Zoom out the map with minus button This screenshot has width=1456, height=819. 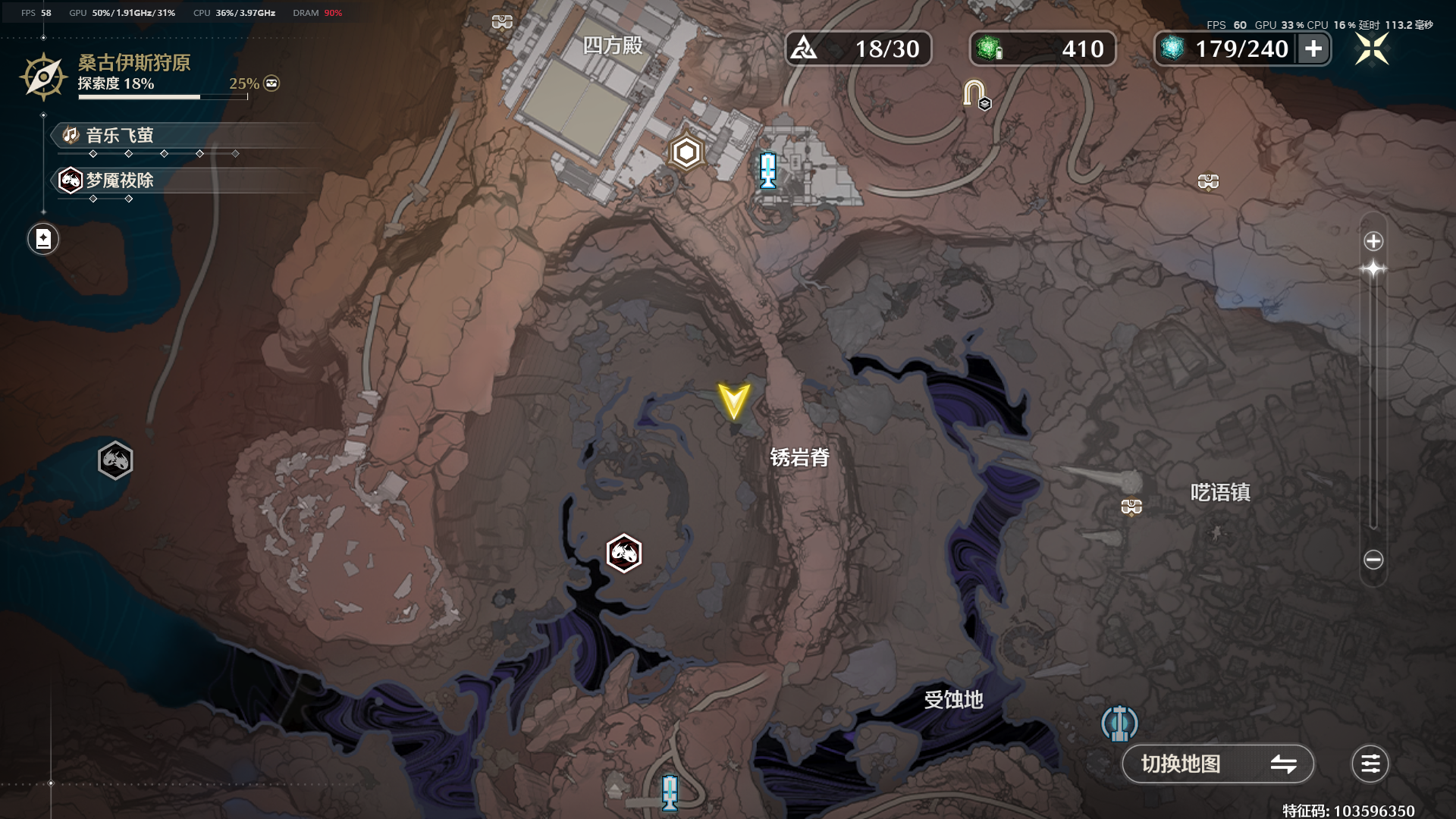click(x=1373, y=560)
